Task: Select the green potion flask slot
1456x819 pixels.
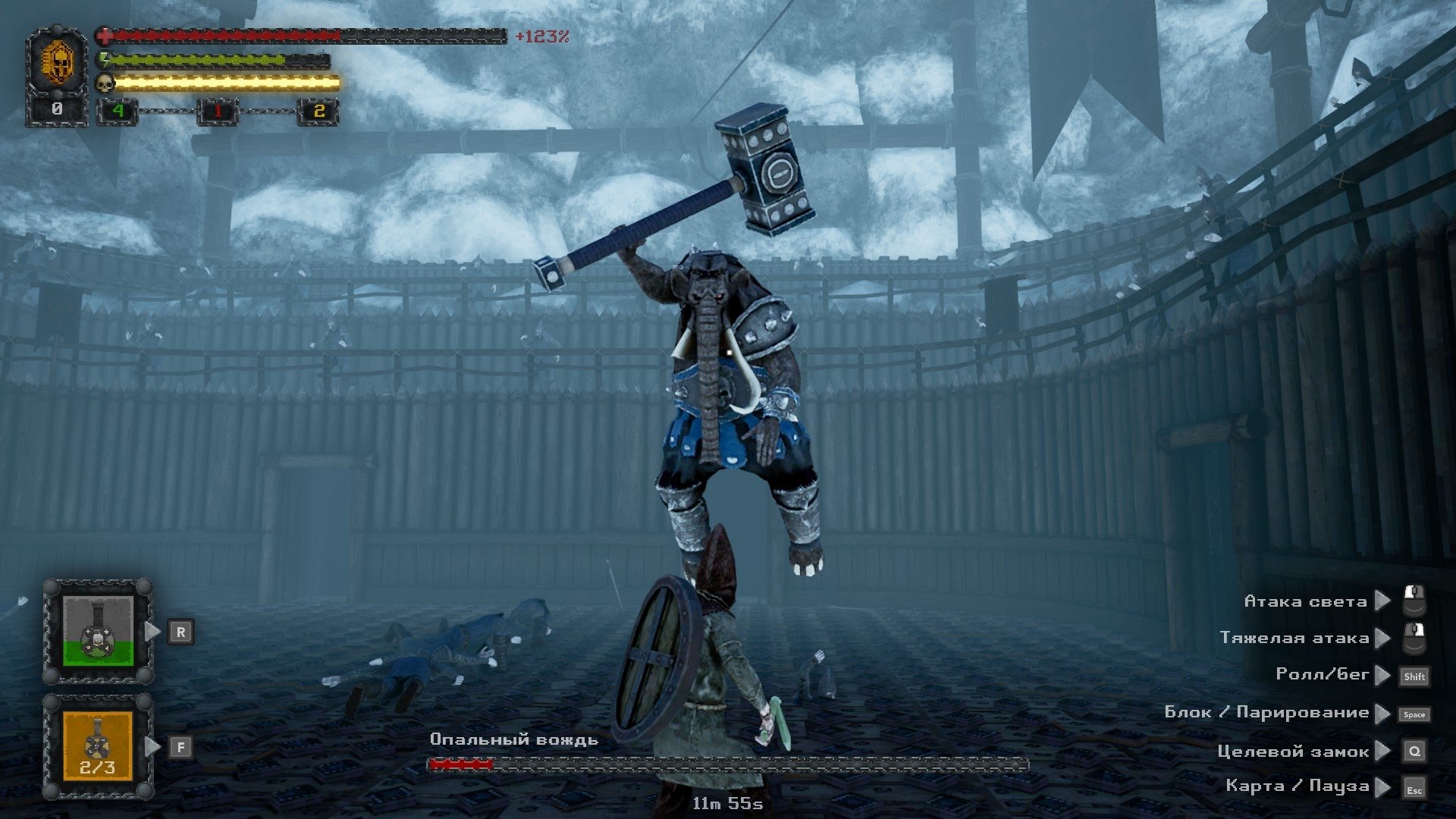Action: (98, 631)
